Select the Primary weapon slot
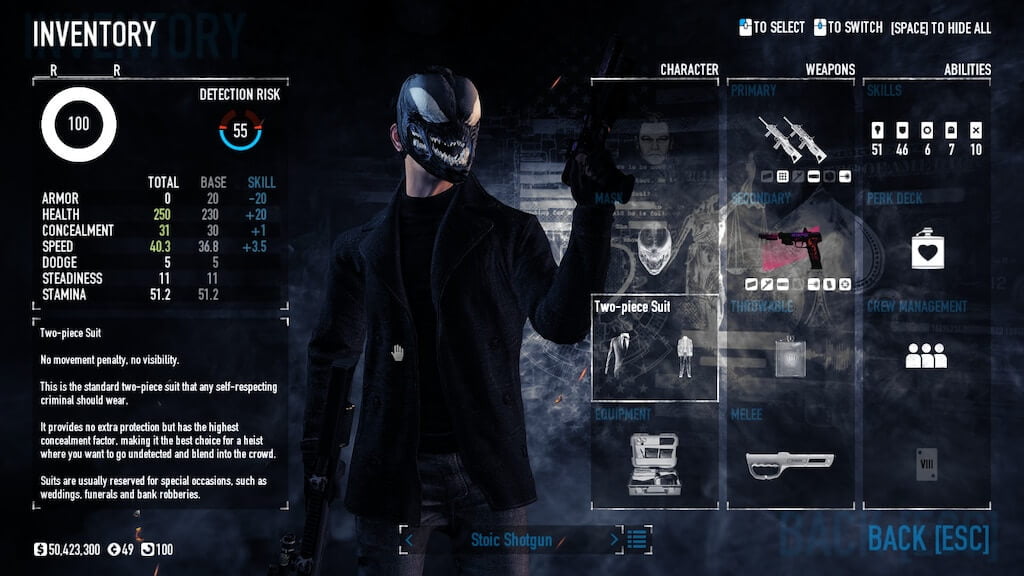This screenshot has height=576, width=1024. point(790,135)
